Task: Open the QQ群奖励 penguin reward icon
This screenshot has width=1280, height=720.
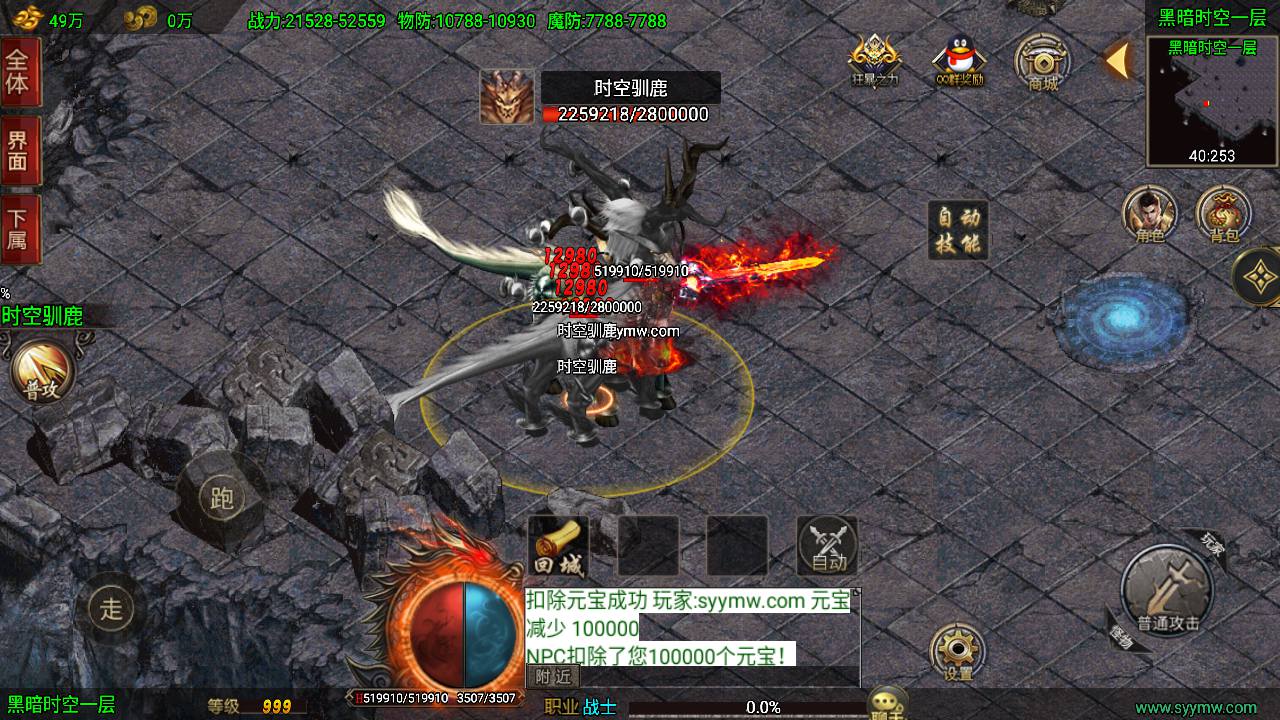Action: coord(959,63)
